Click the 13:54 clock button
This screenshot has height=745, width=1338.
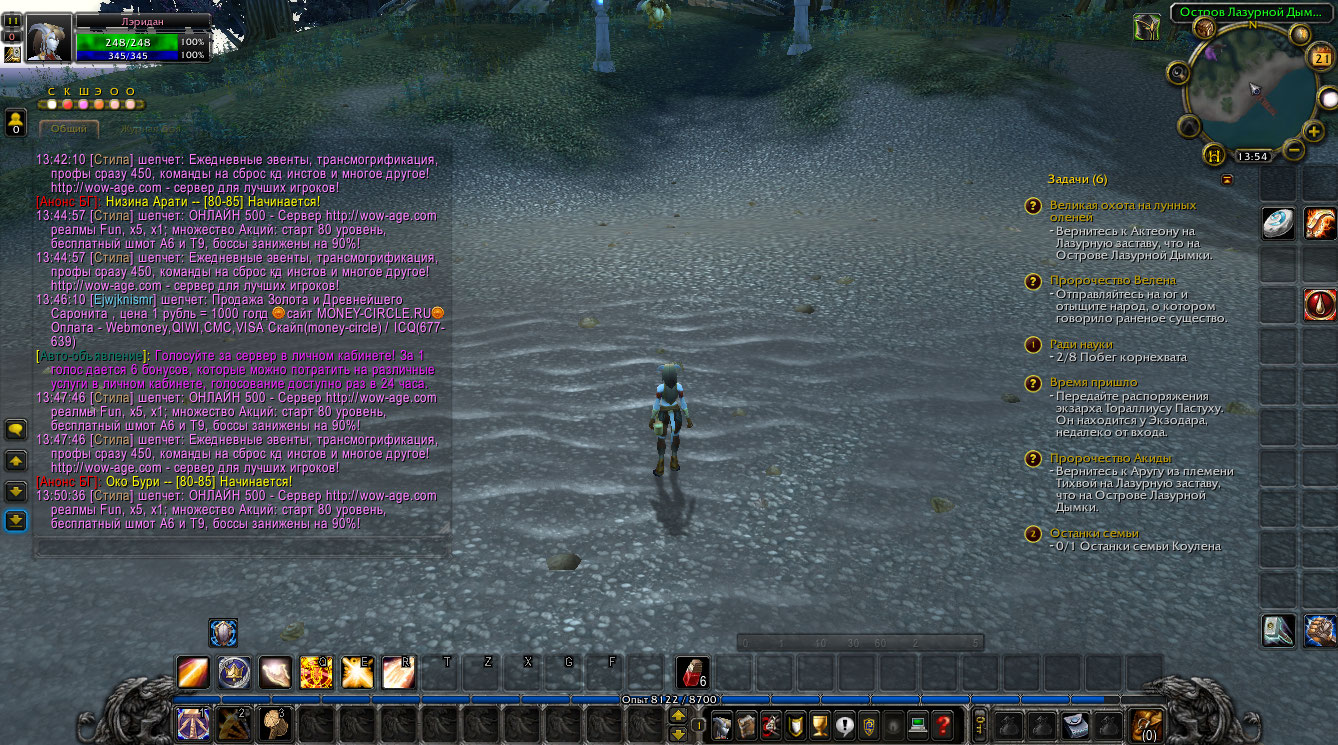[1252, 156]
